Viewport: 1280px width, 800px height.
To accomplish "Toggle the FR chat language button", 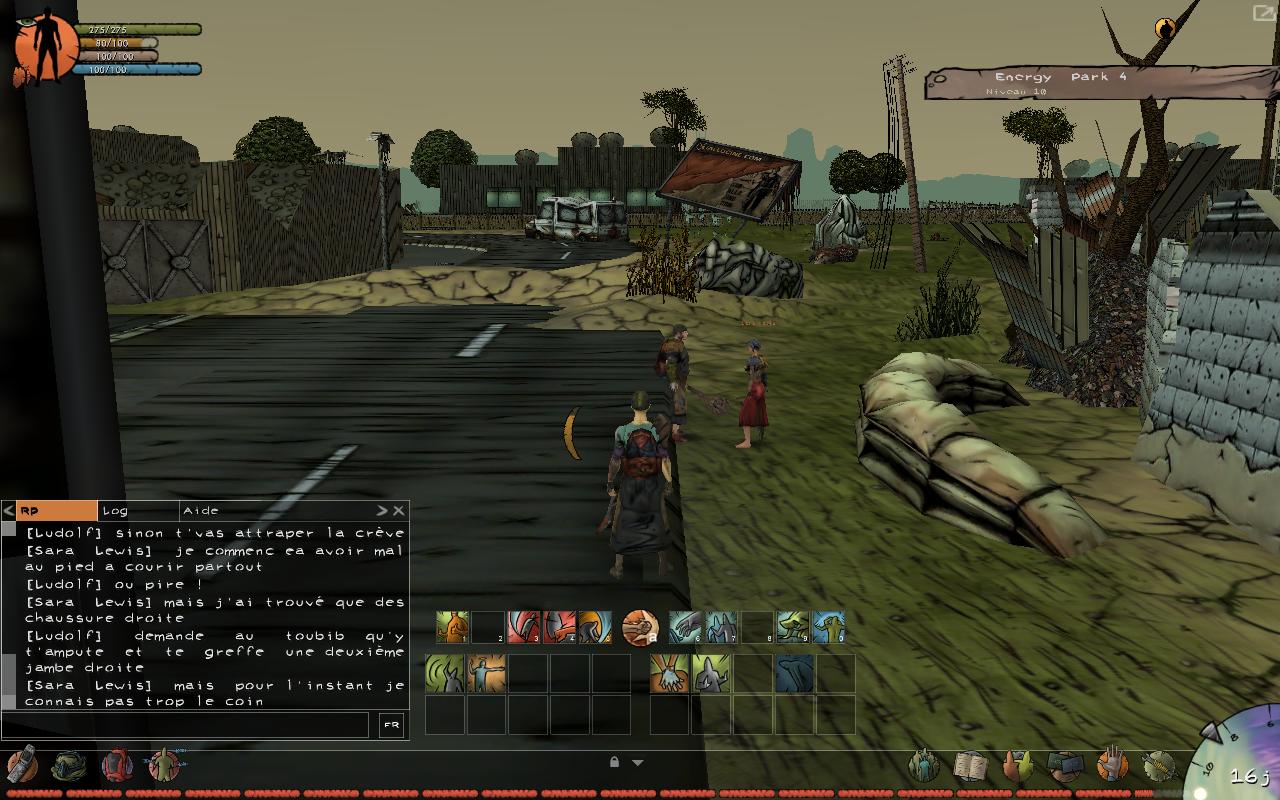I will (391, 726).
